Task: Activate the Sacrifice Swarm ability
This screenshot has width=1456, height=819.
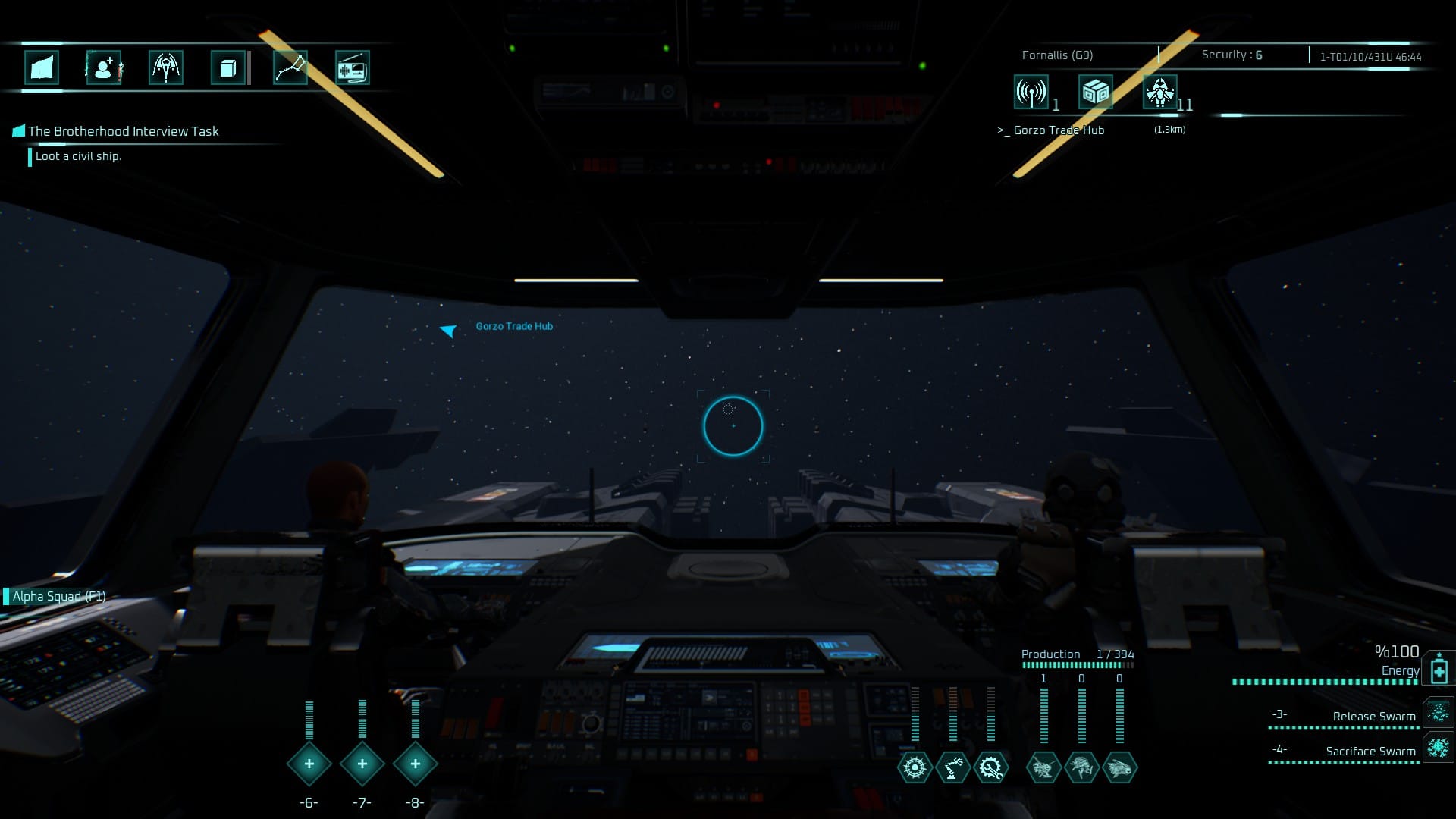Action: point(1370,751)
